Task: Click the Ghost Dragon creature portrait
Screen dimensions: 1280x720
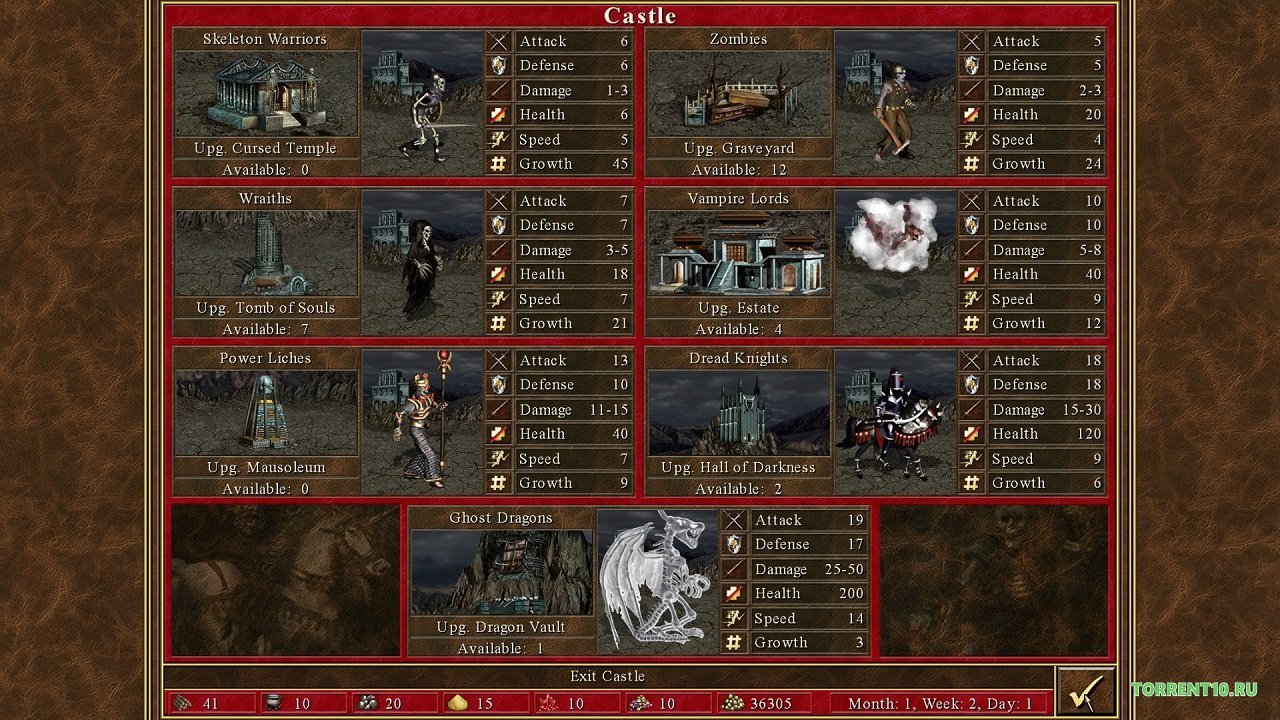Action: coord(658,581)
